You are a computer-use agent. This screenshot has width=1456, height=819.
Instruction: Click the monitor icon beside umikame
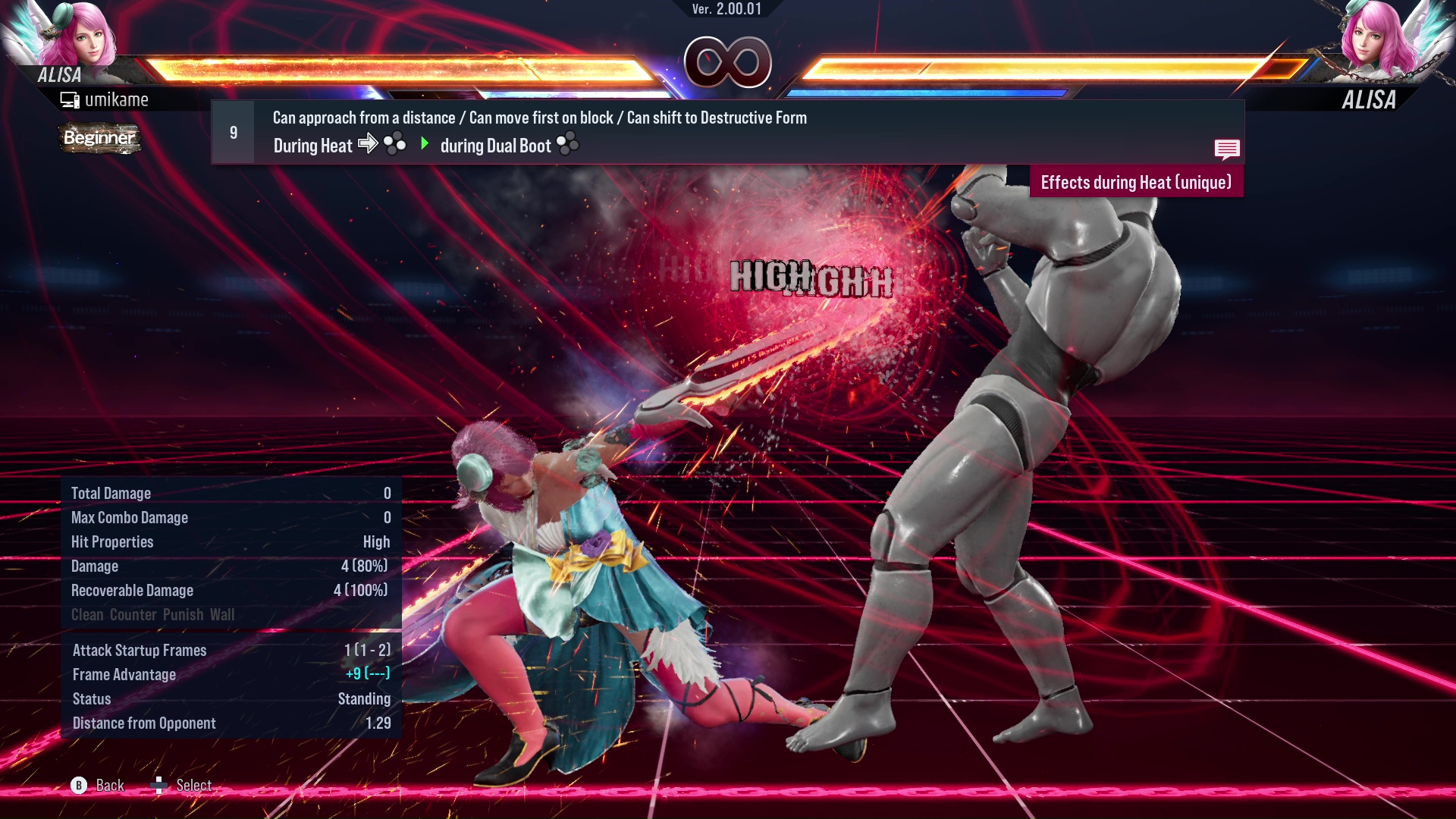(x=69, y=99)
